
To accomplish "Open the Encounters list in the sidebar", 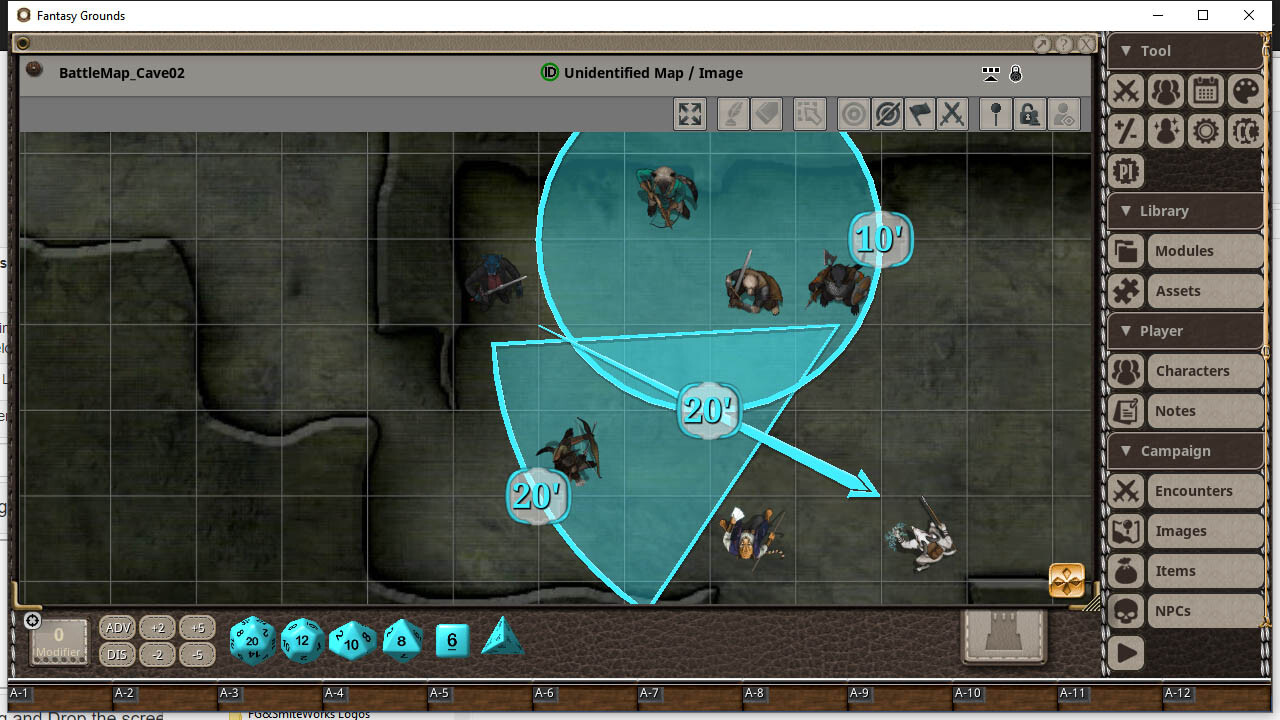I will 1193,491.
